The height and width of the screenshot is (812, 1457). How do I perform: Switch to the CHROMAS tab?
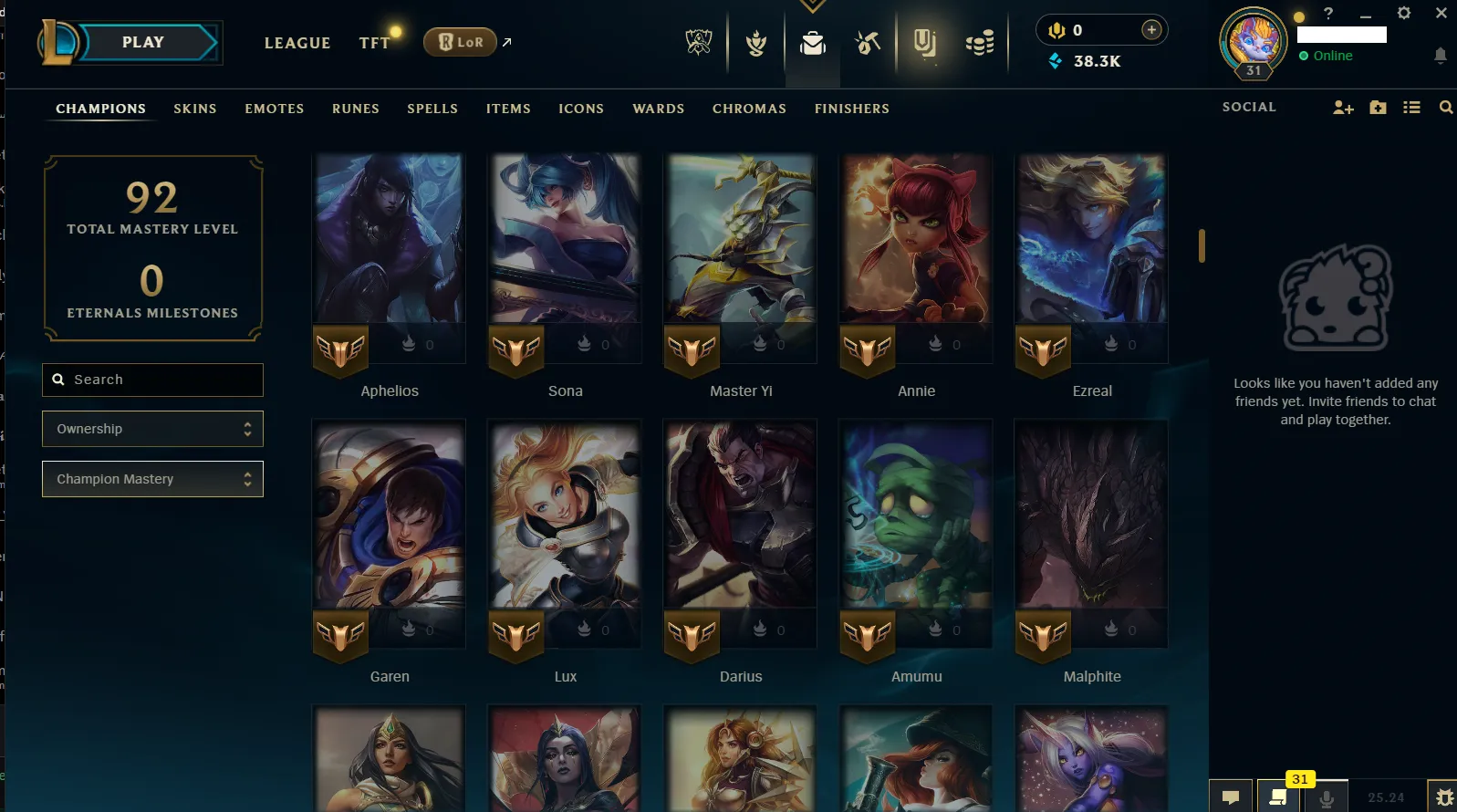[x=749, y=109]
